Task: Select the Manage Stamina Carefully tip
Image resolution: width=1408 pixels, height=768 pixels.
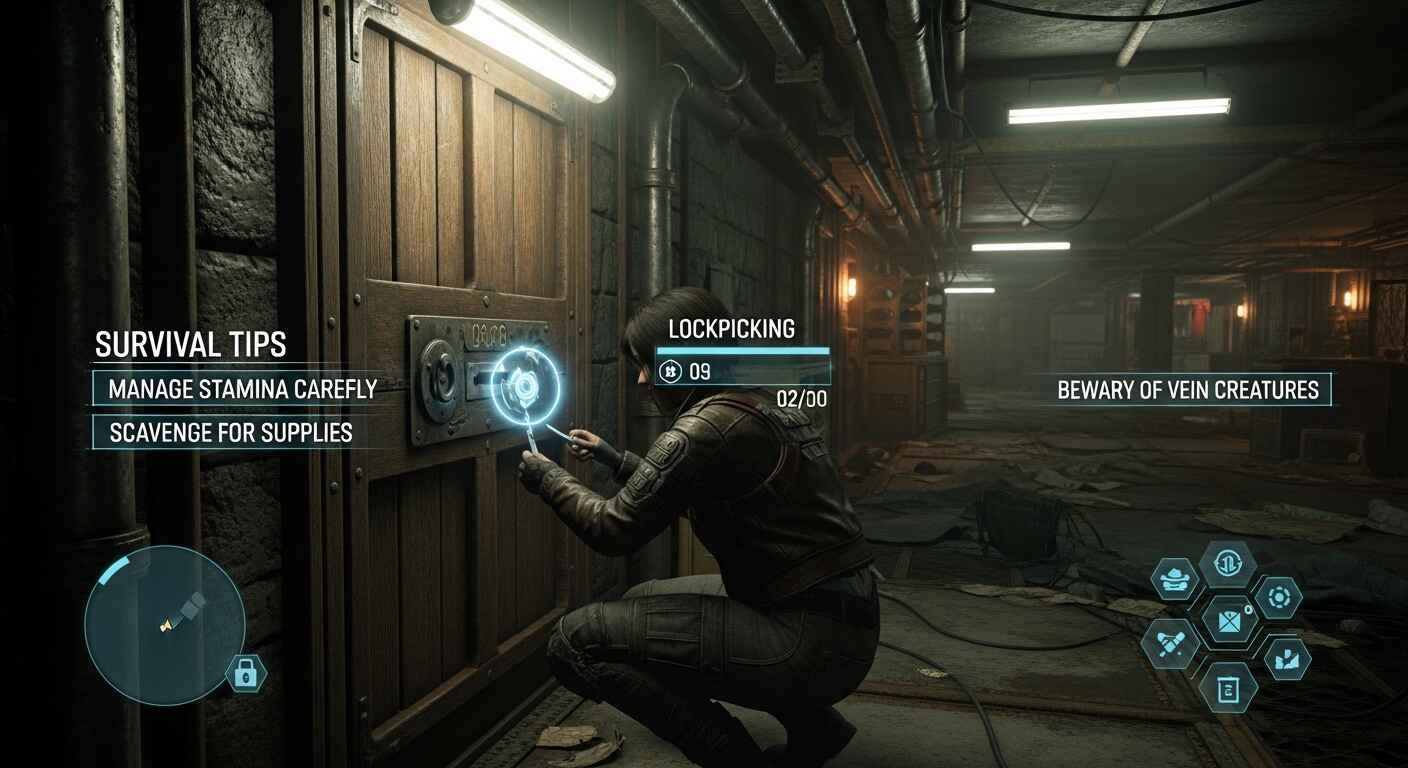Action: pos(236,389)
